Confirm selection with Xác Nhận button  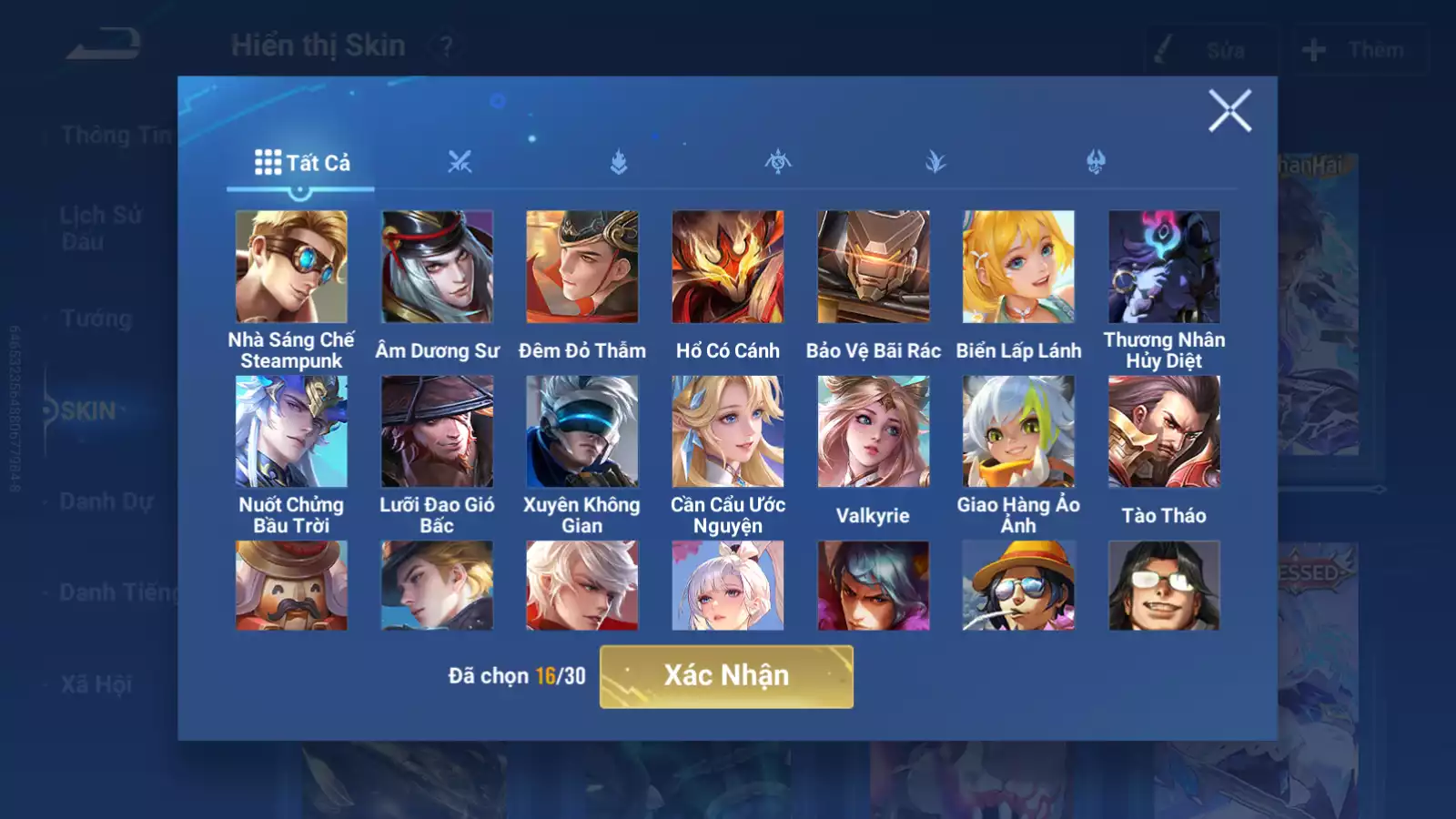726,676
